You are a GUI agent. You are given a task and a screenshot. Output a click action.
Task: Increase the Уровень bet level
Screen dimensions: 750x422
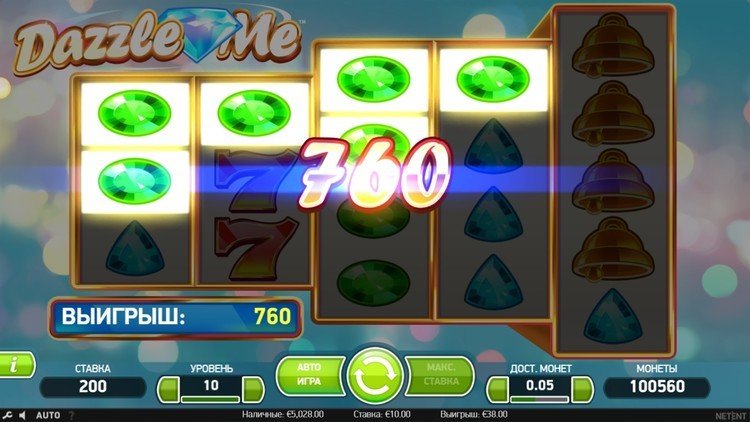255,387
